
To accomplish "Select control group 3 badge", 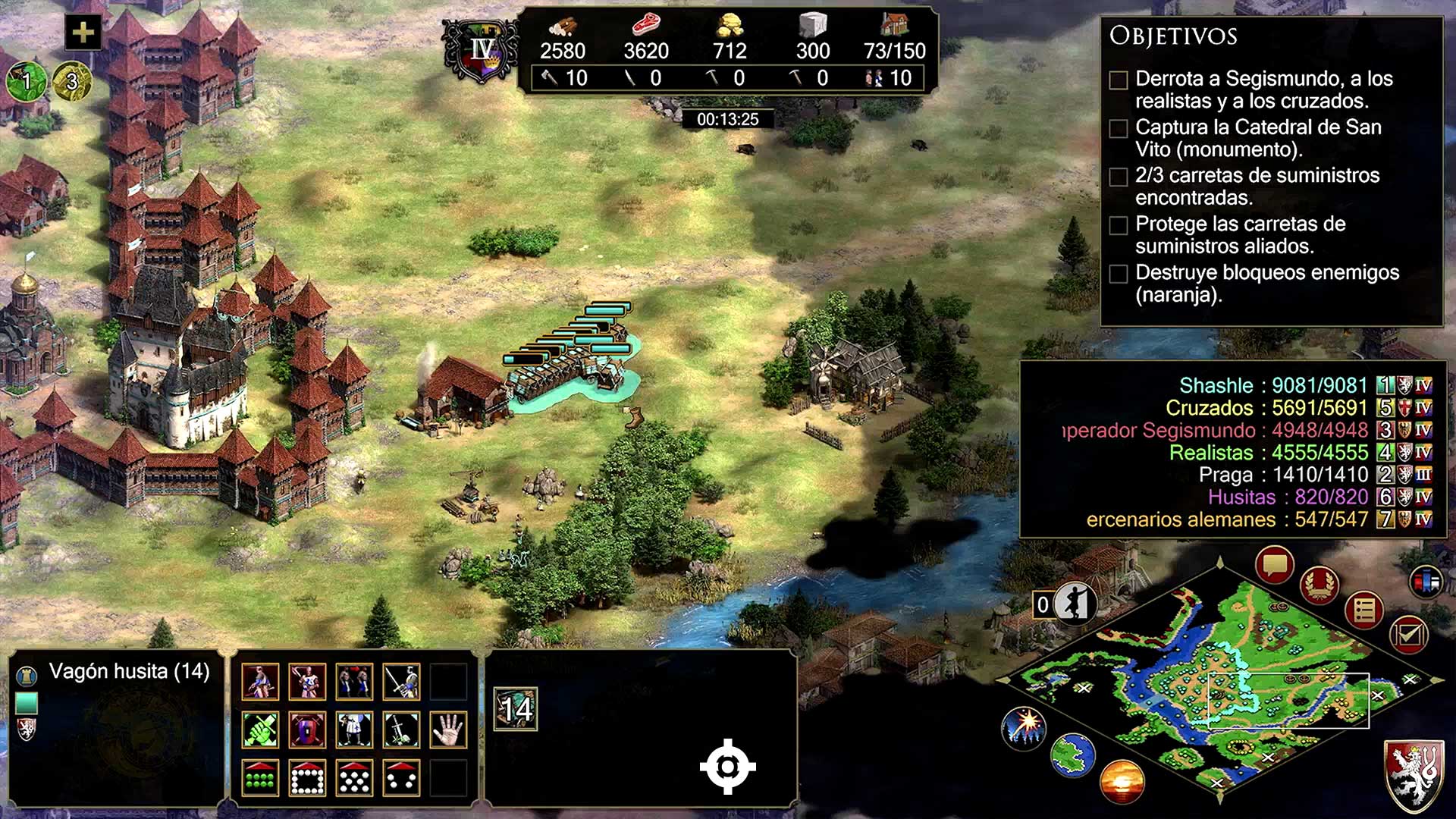I will [72, 80].
